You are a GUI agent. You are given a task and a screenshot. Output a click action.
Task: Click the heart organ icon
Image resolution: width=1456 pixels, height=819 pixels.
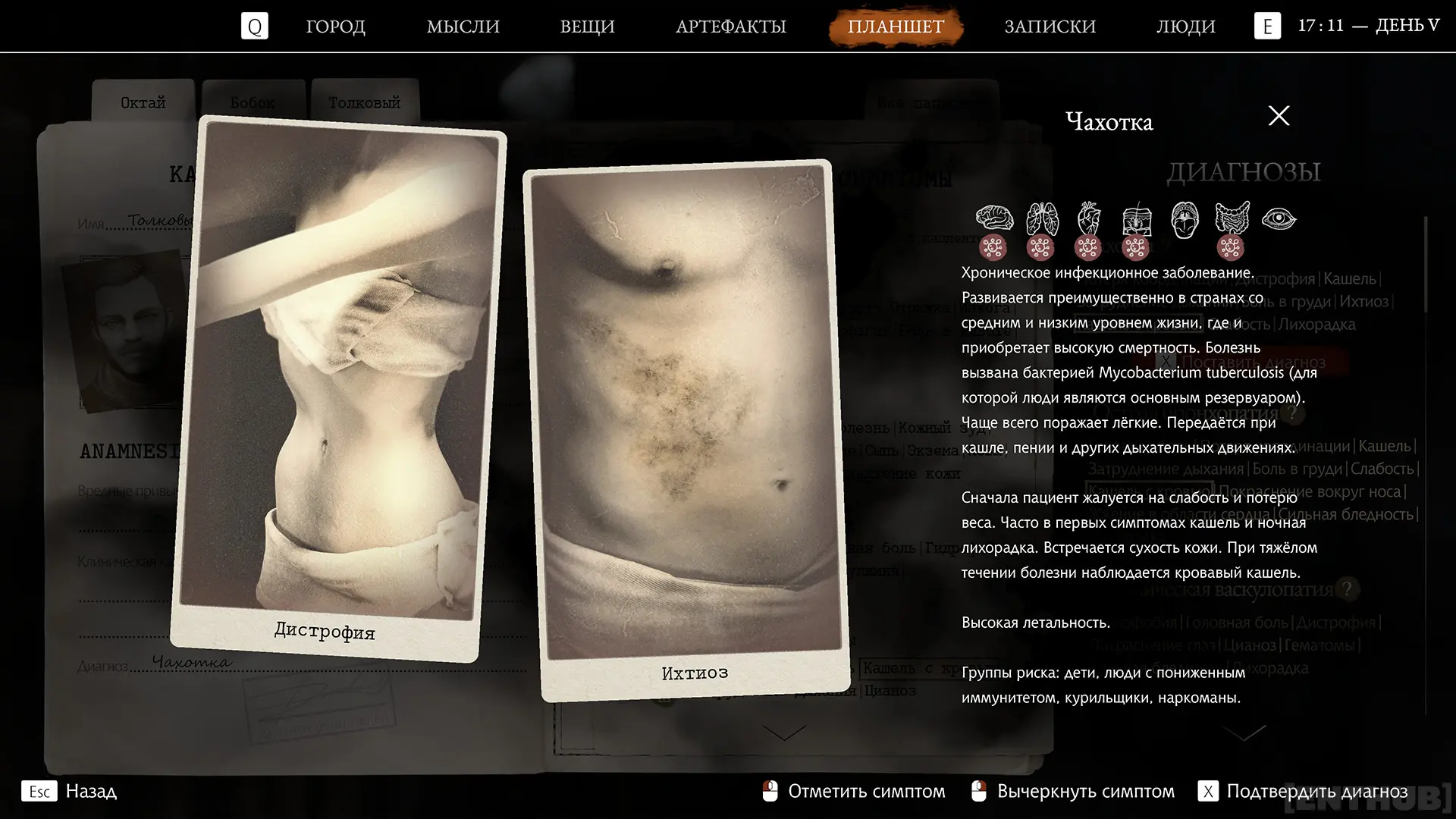[x=1088, y=218]
